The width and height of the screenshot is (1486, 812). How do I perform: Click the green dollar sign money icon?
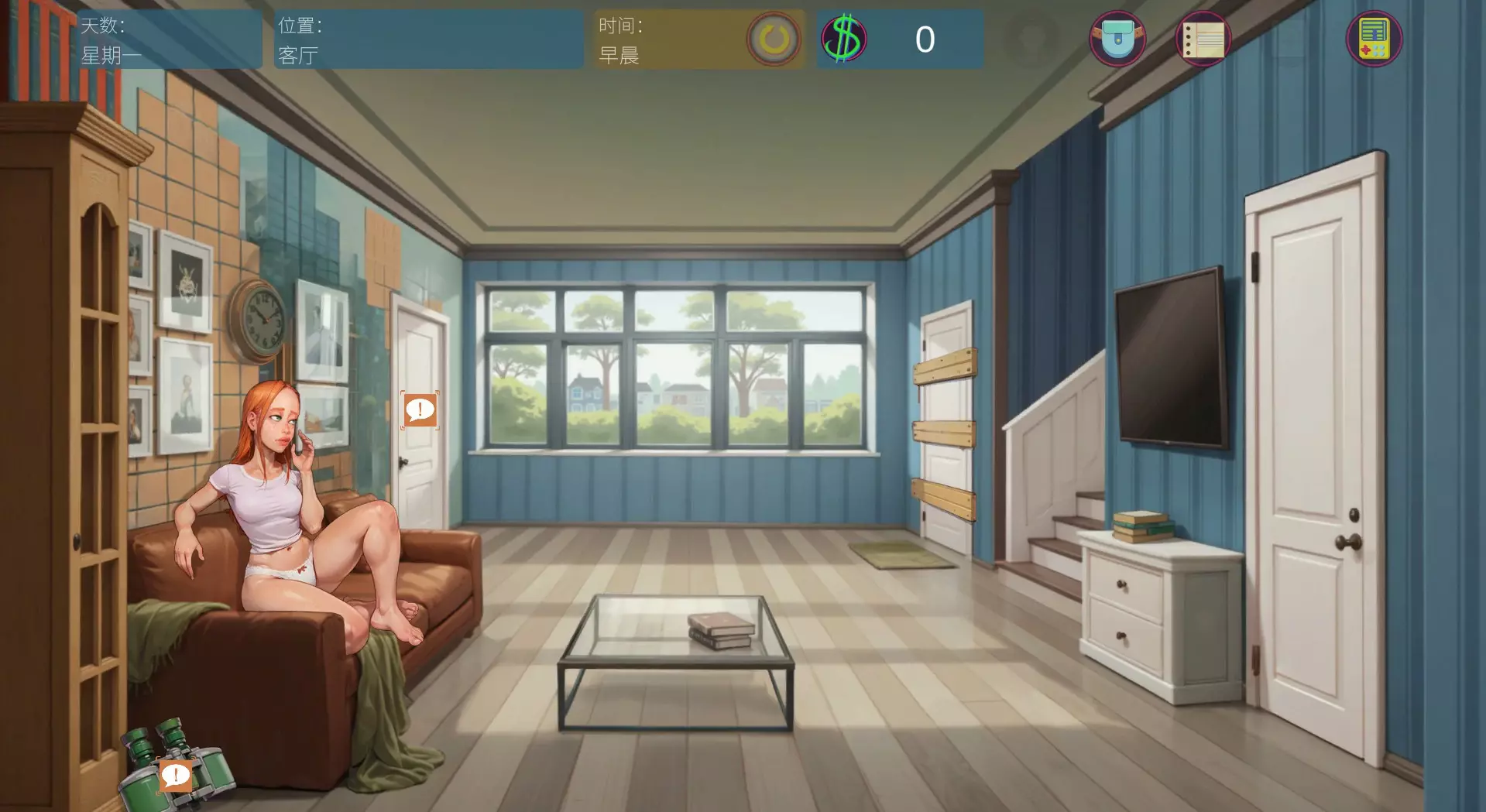[844, 39]
